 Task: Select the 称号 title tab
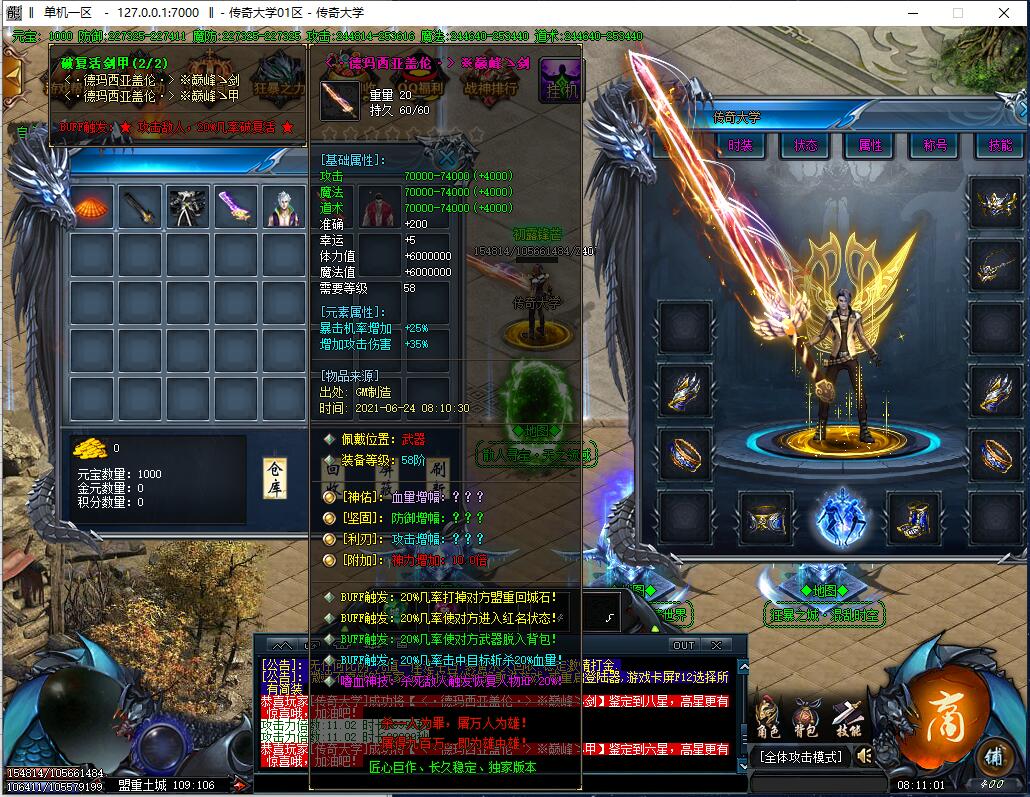(935, 145)
